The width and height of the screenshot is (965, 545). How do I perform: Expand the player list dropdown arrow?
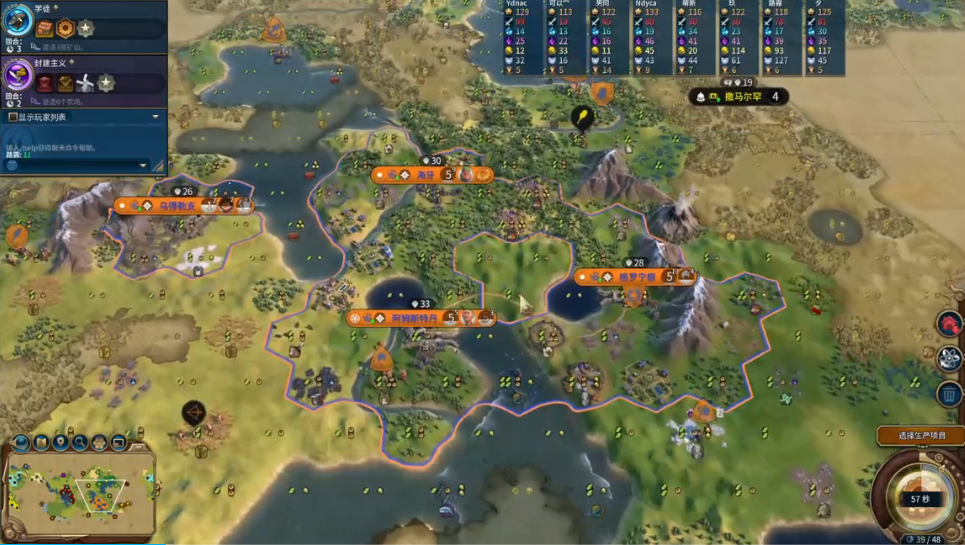[155, 117]
